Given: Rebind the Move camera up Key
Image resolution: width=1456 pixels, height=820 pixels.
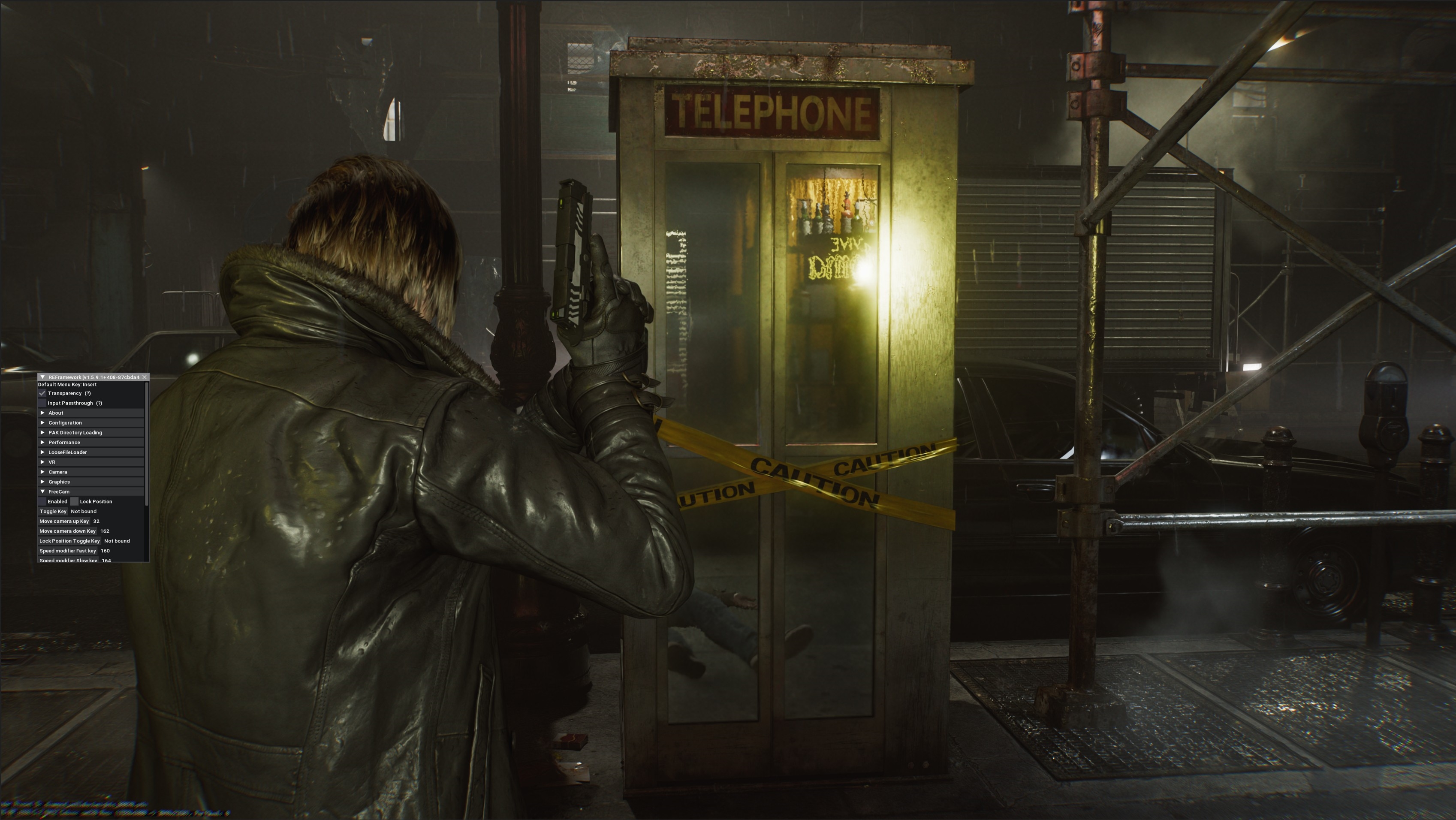Looking at the screenshot, I should (x=64, y=522).
